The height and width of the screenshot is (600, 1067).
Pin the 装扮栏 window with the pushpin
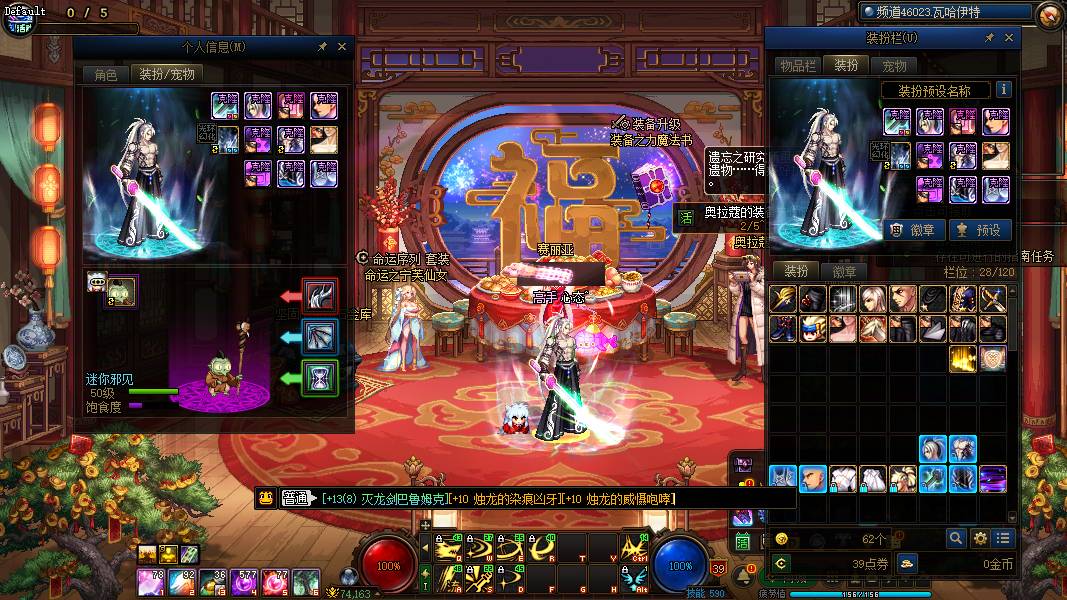(989, 38)
